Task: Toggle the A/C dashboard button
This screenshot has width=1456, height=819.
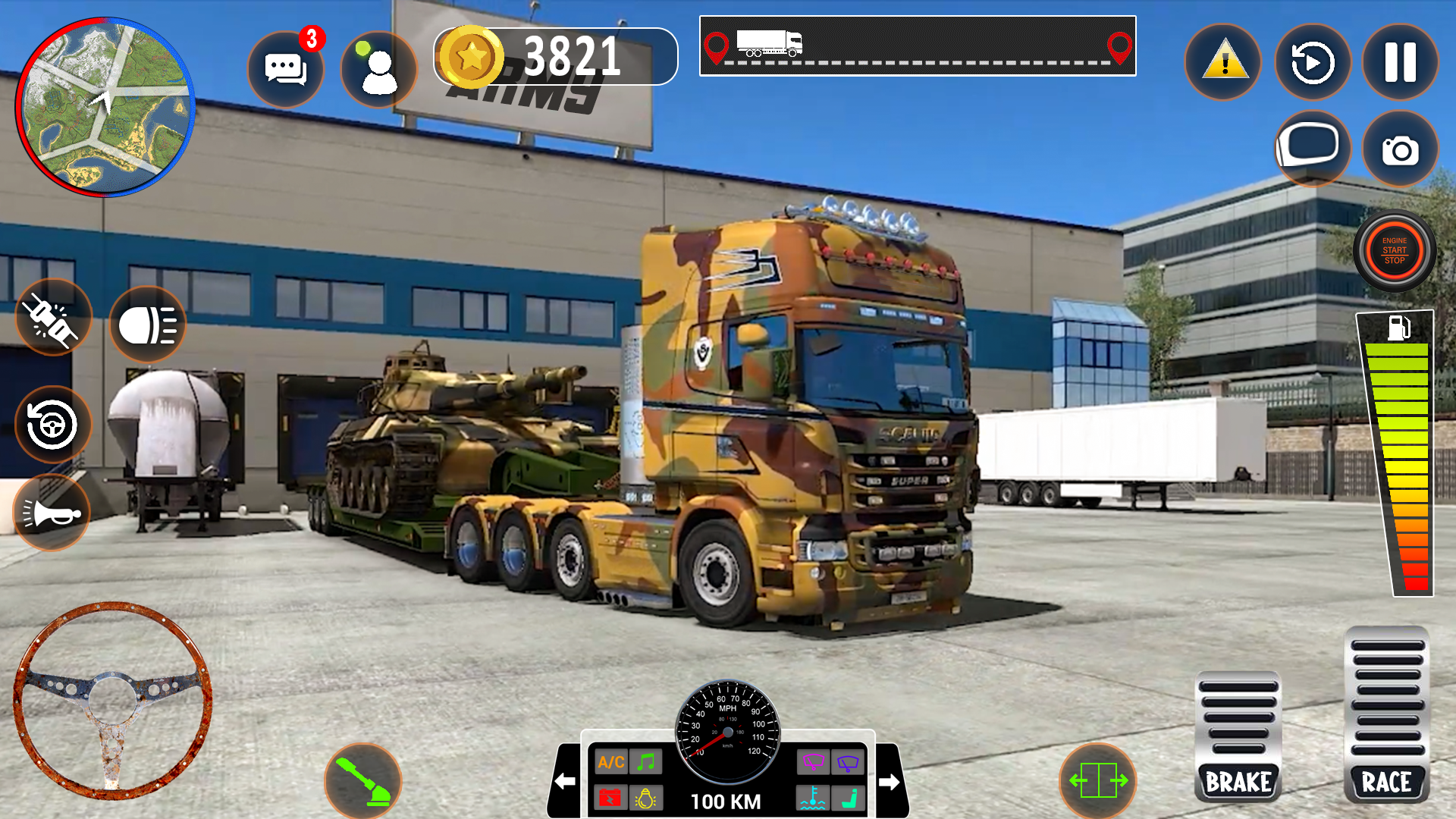Action: point(611,762)
